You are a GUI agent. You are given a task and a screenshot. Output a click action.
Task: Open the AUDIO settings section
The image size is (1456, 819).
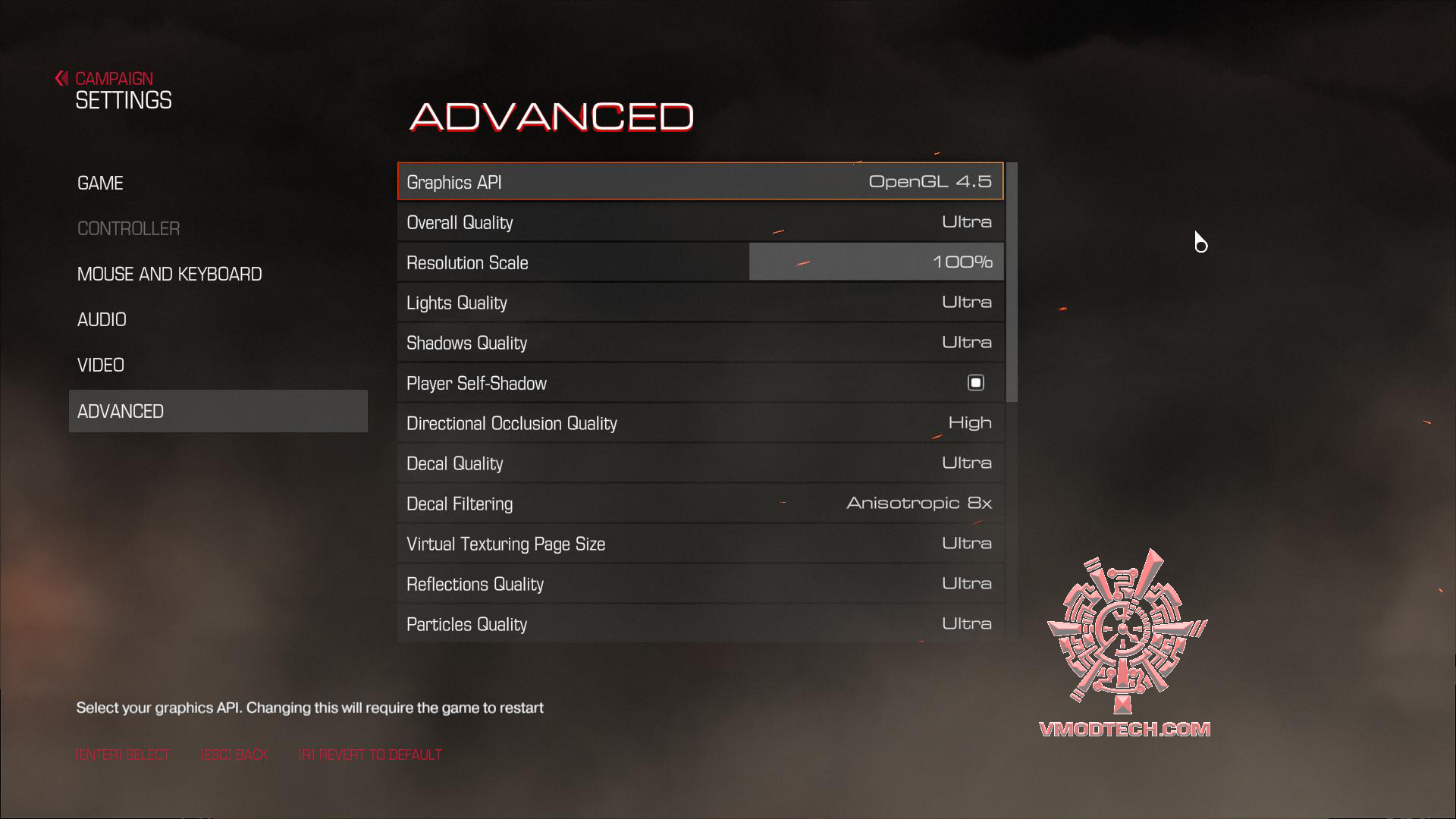tap(102, 319)
